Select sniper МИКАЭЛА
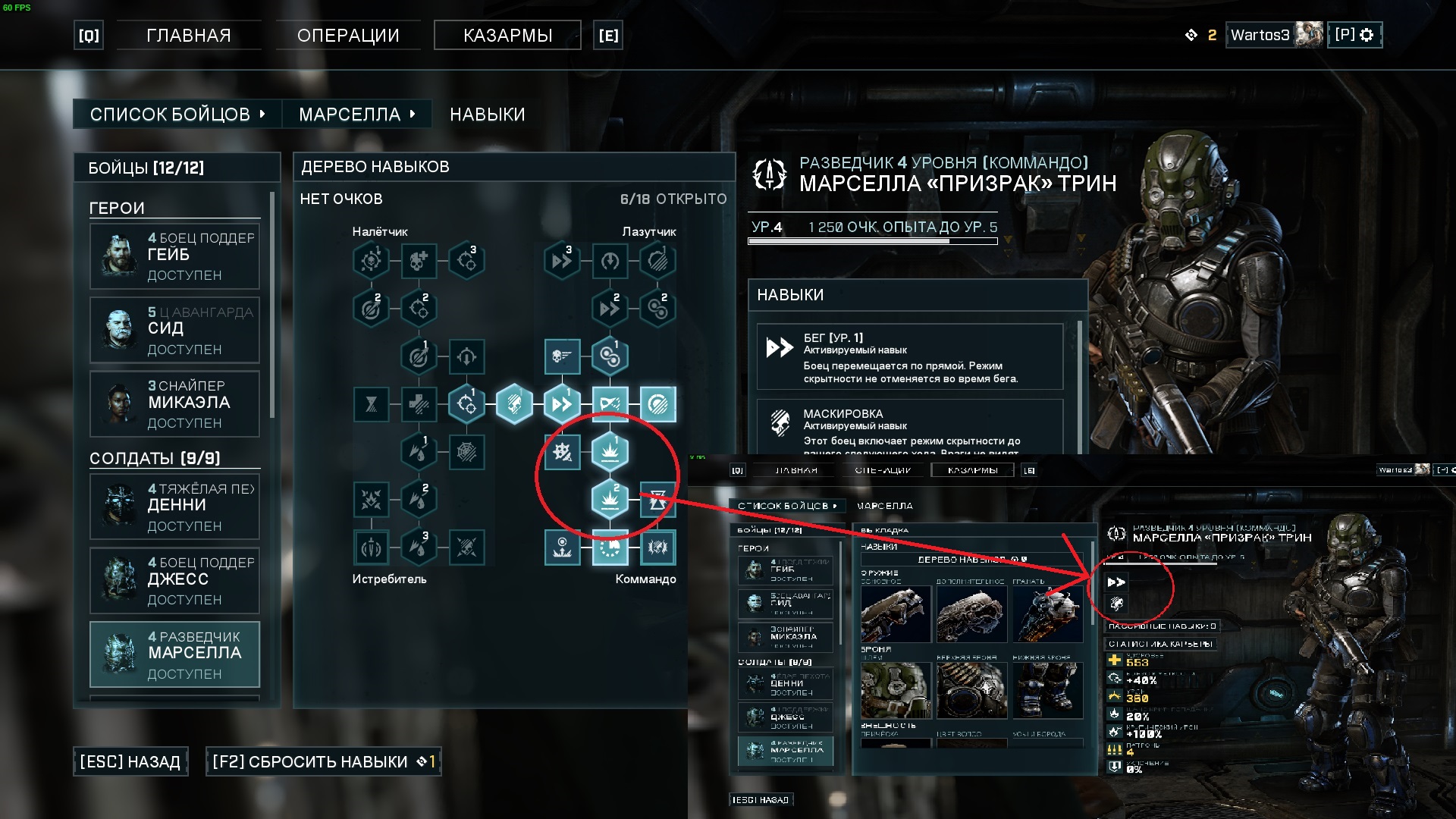This screenshot has height=819, width=1456. click(175, 404)
